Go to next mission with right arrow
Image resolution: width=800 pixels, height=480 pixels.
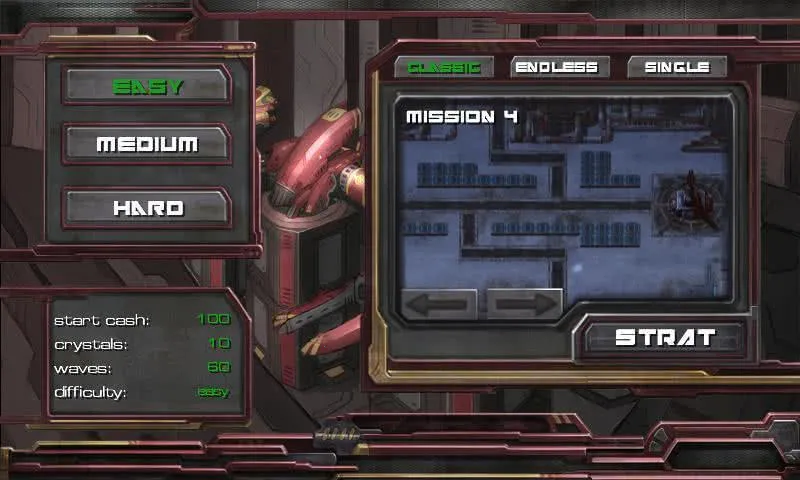(x=524, y=304)
